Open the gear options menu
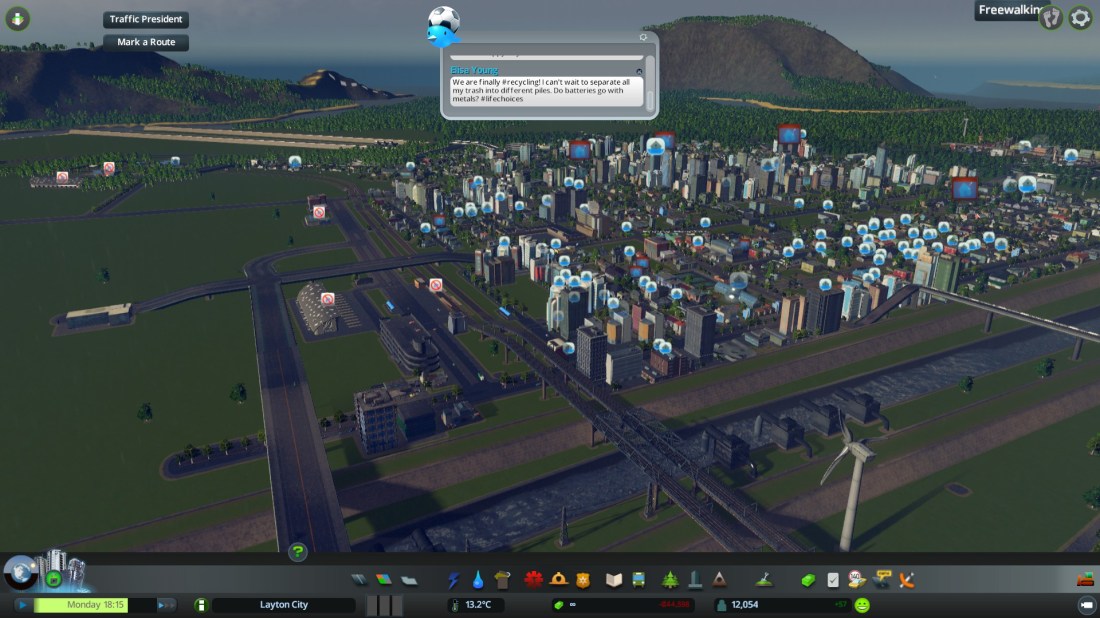The image size is (1100, 618). [1080, 17]
